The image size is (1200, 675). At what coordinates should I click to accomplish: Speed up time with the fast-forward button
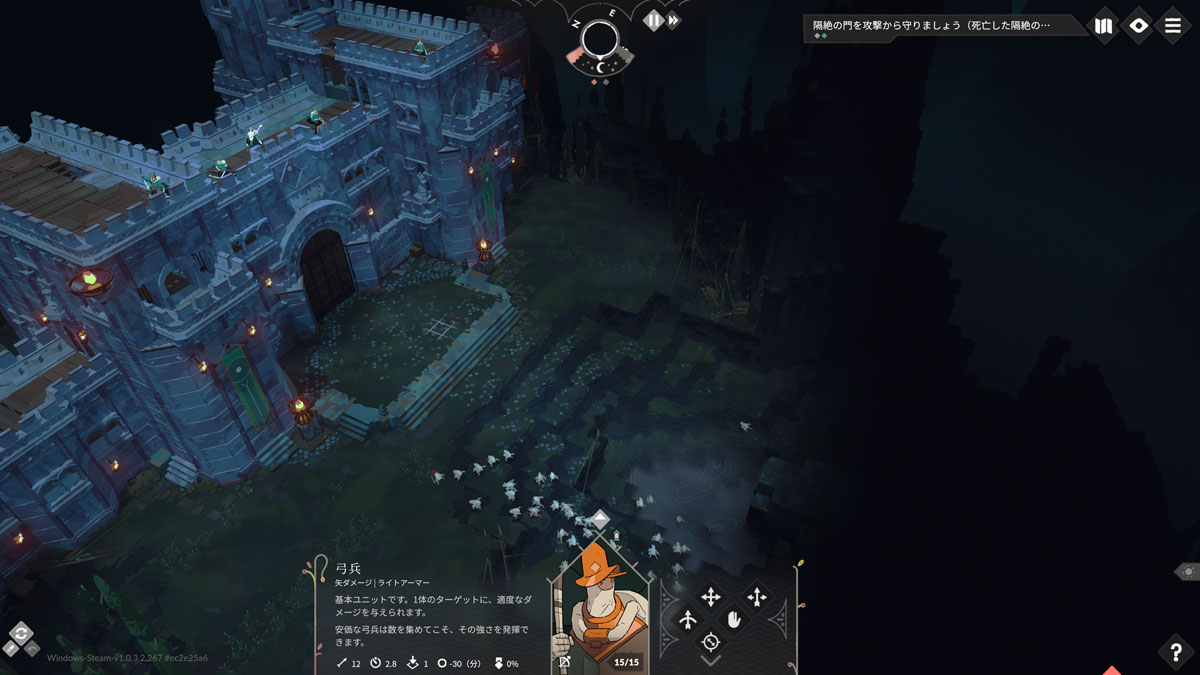click(675, 20)
